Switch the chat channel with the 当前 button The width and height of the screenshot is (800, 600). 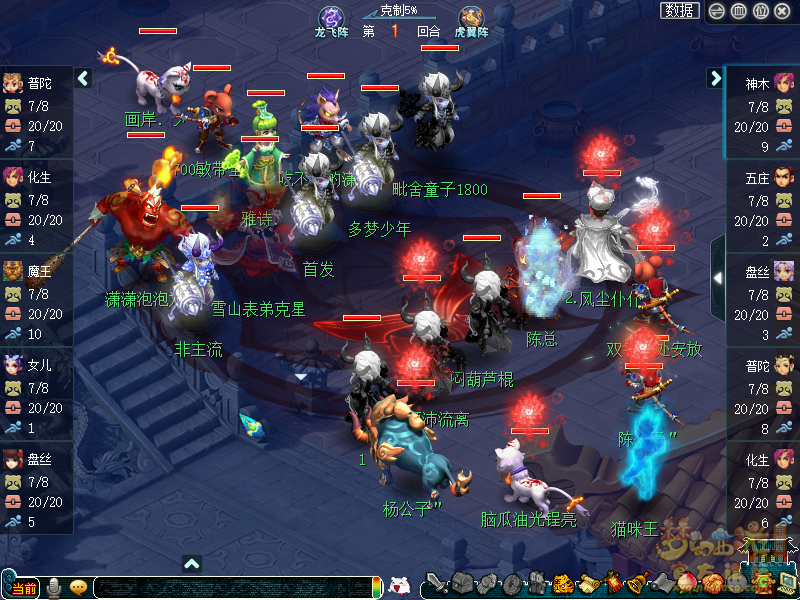22,587
